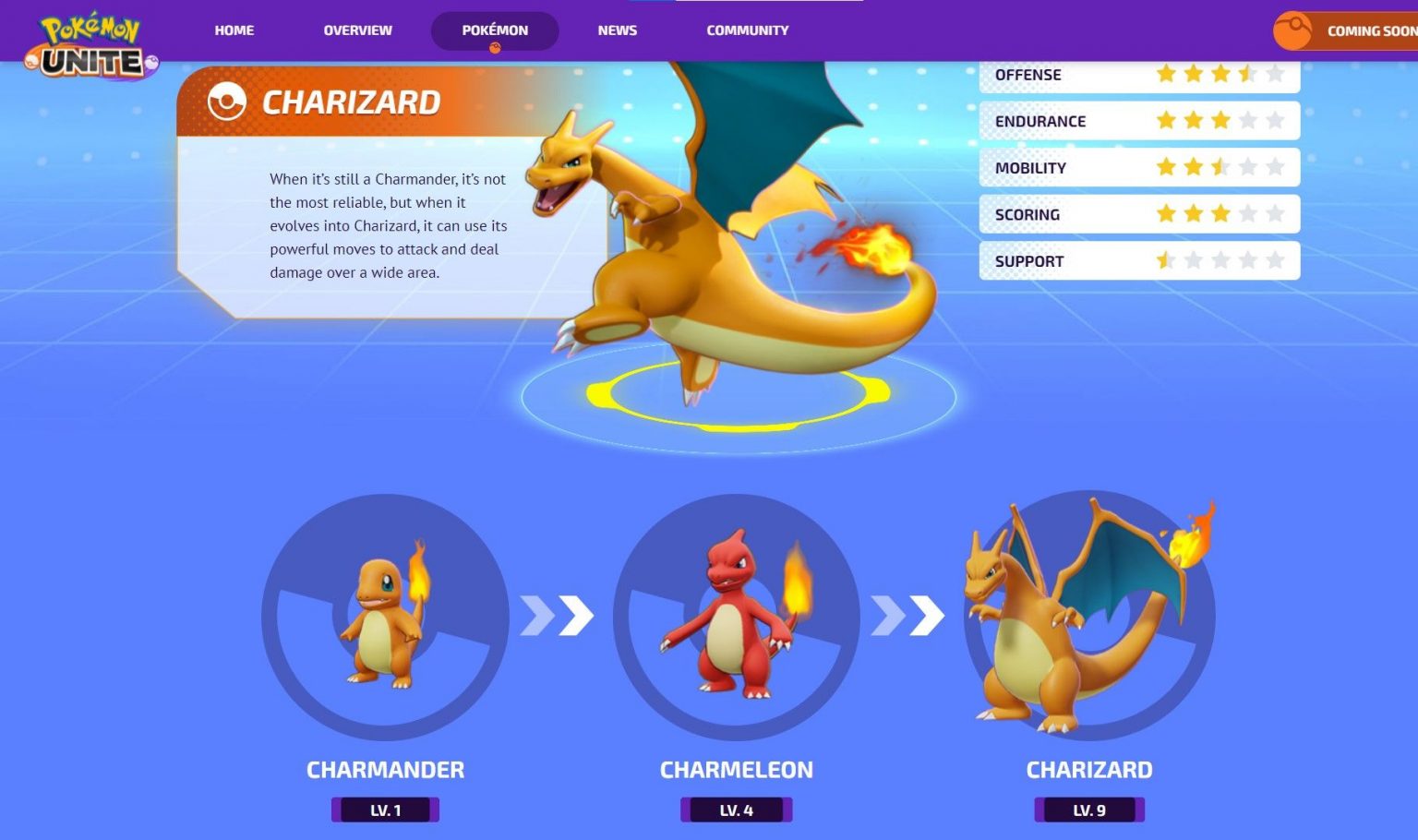Switch to the NEWS section
This screenshot has width=1418, height=840.
[616, 30]
